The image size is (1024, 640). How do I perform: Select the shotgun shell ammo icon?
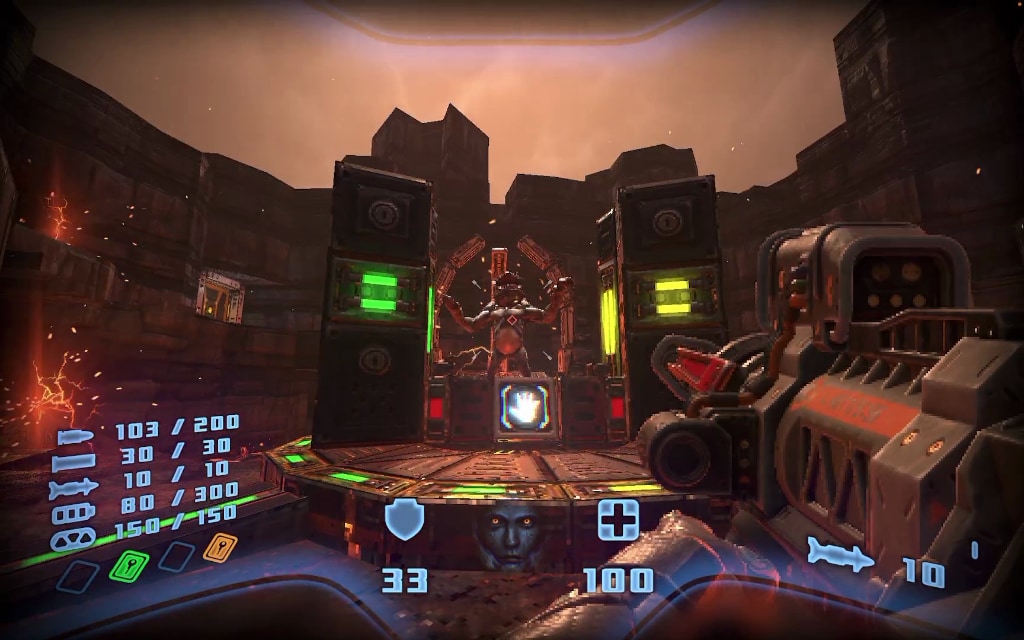75,461
